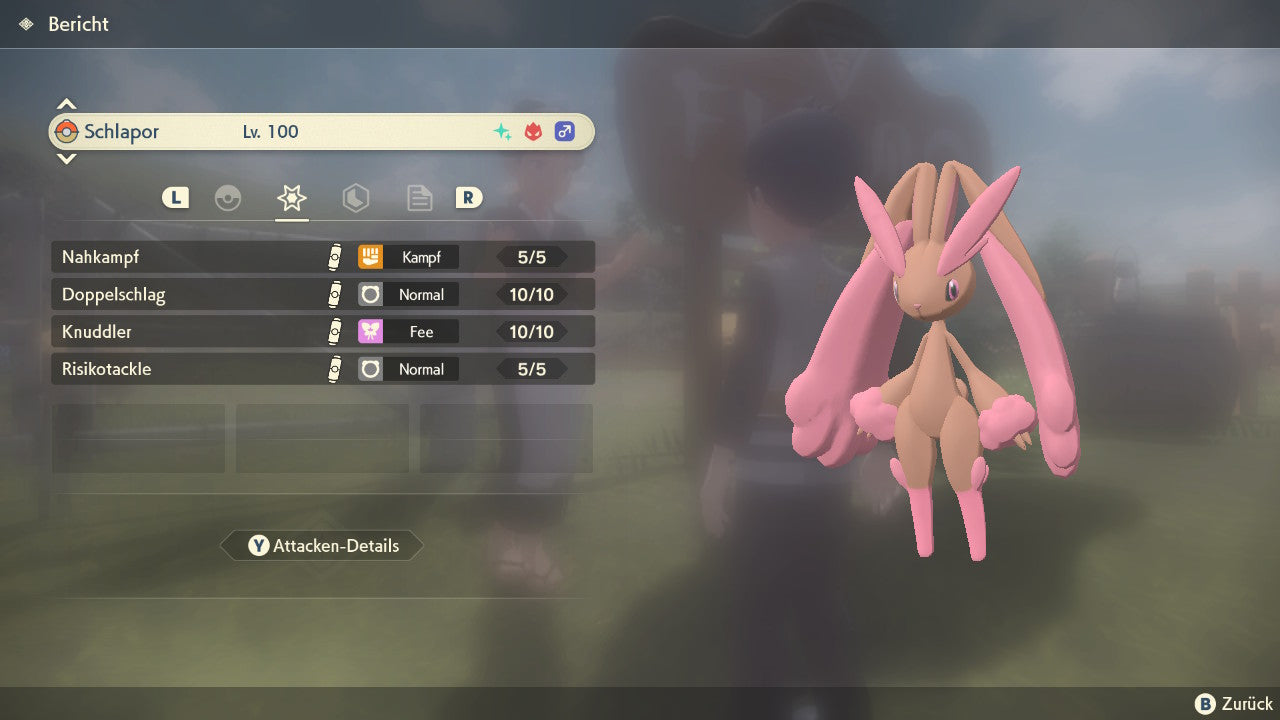Screen dimensions: 1280x720
Task: Open Attacken-Details for moves
Action: pyautogui.click(x=322, y=546)
